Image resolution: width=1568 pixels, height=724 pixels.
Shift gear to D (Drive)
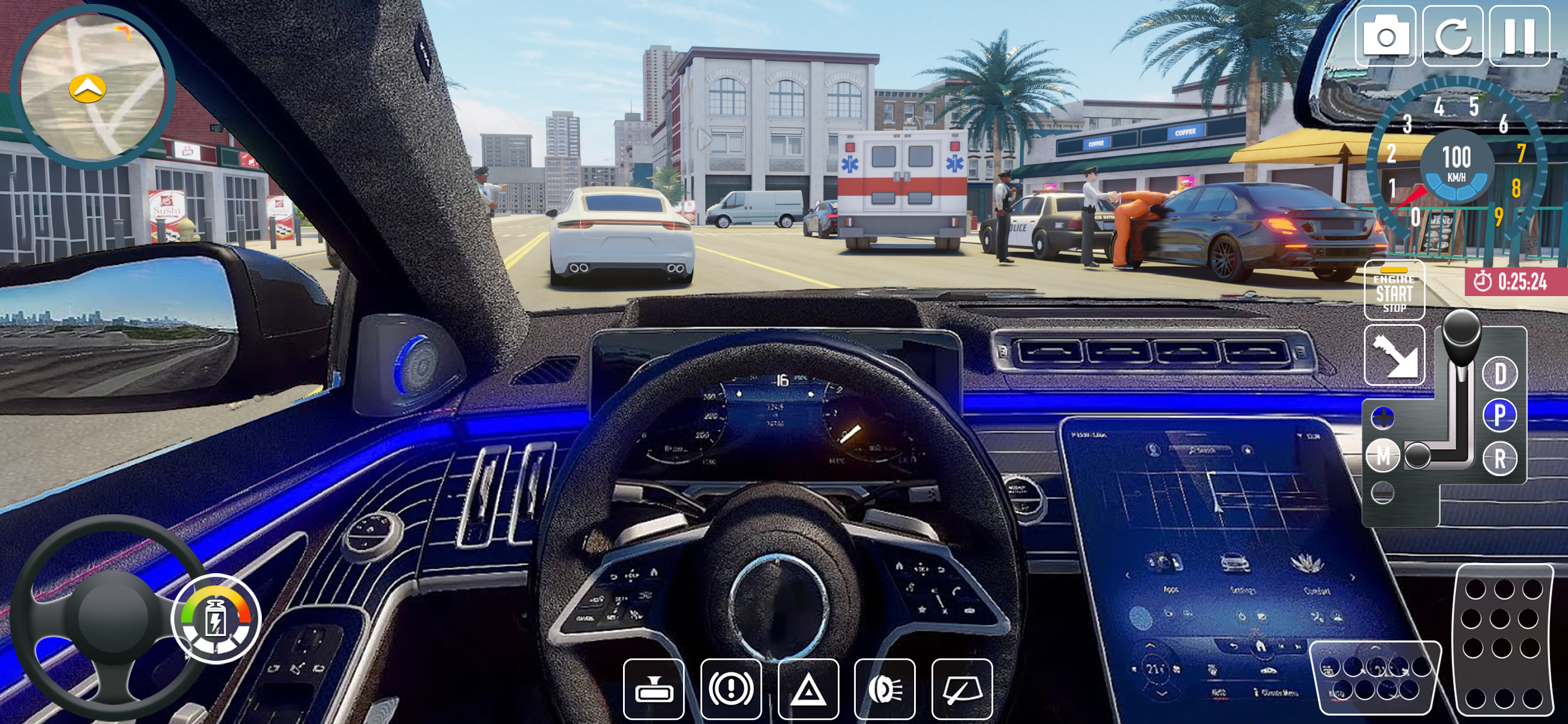coord(1500,374)
